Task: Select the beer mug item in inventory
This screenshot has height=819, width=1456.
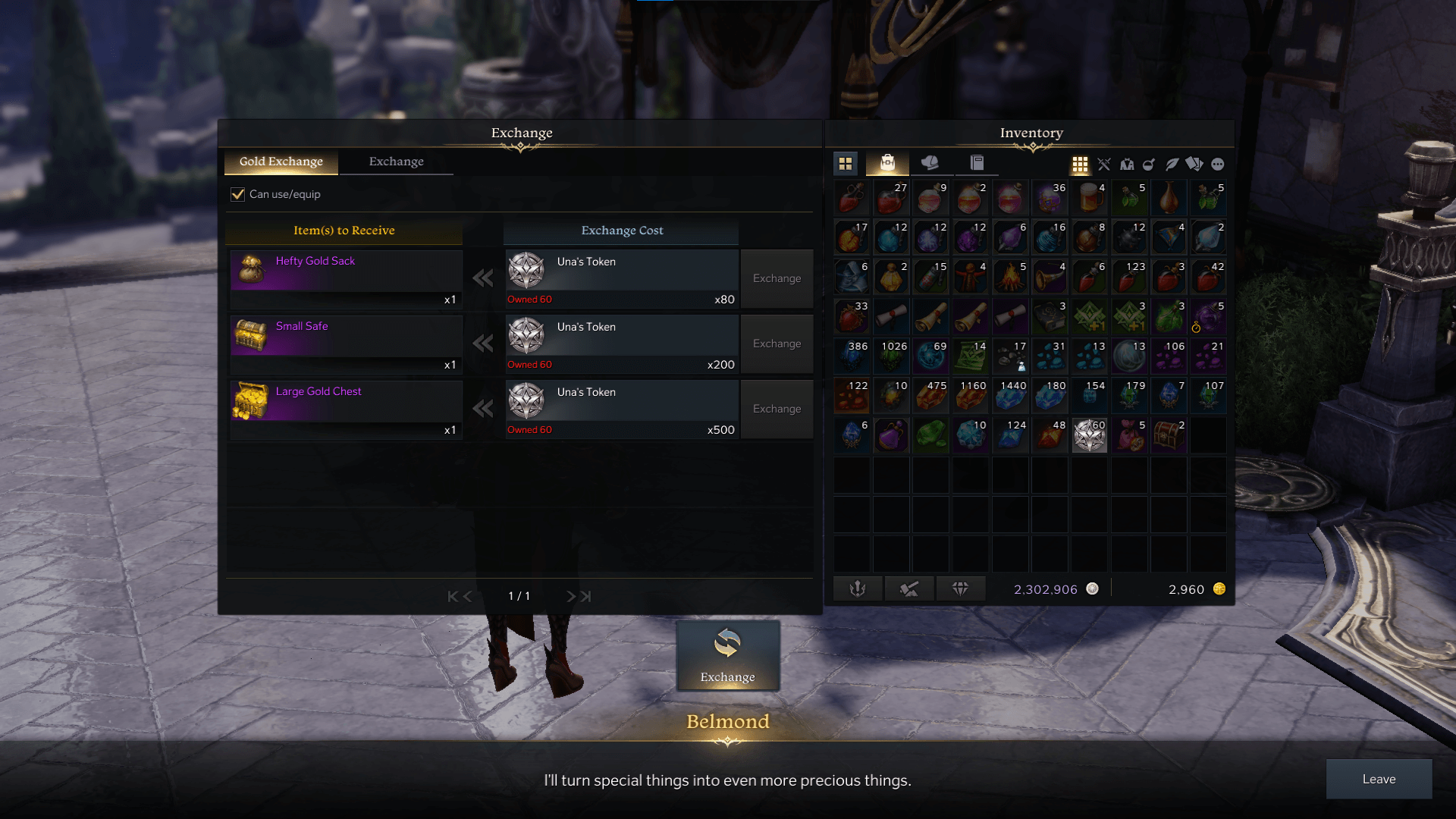Action: (1090, 199)
